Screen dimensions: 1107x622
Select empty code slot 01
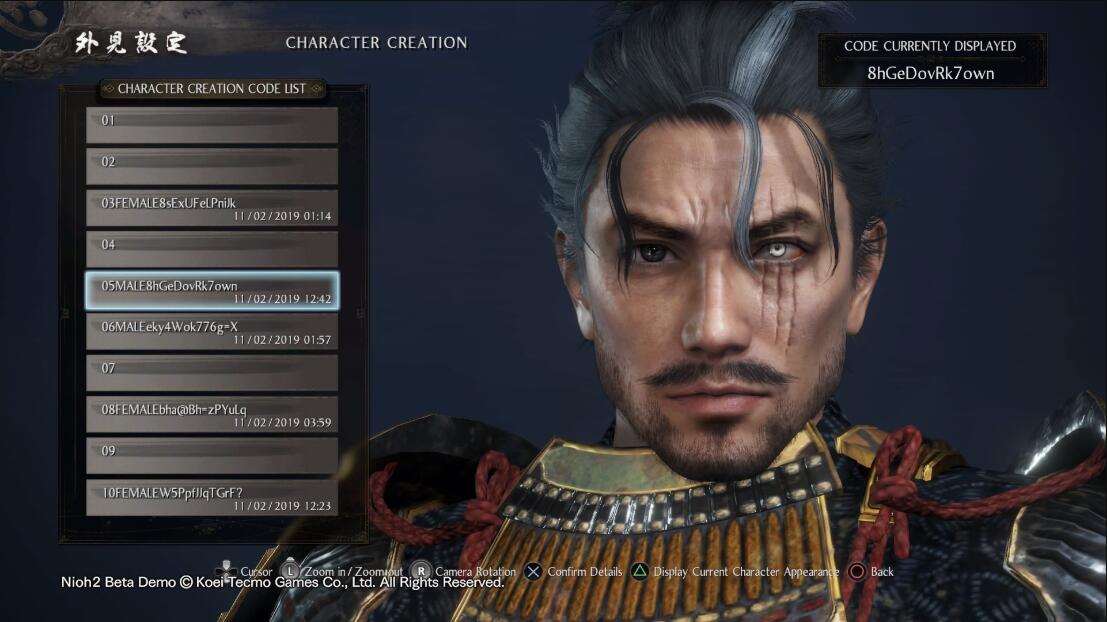[212, 125]
